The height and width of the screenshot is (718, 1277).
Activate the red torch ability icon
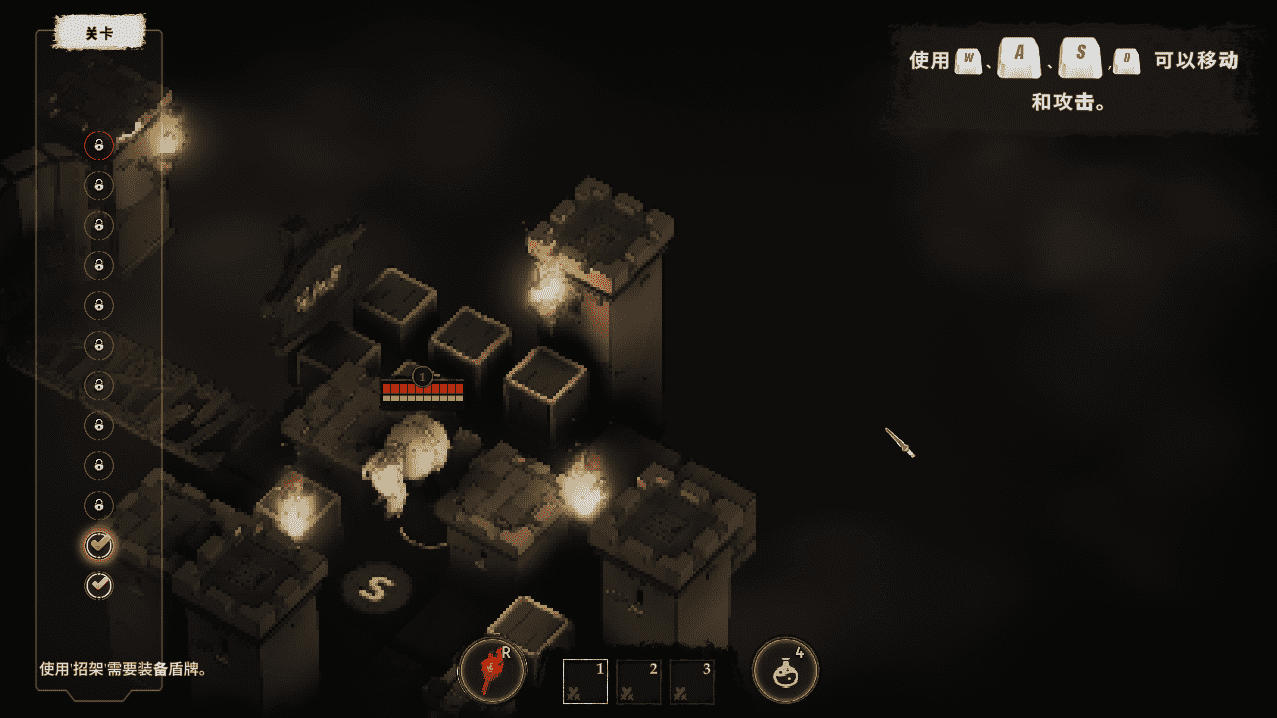(x=492, y=671)
